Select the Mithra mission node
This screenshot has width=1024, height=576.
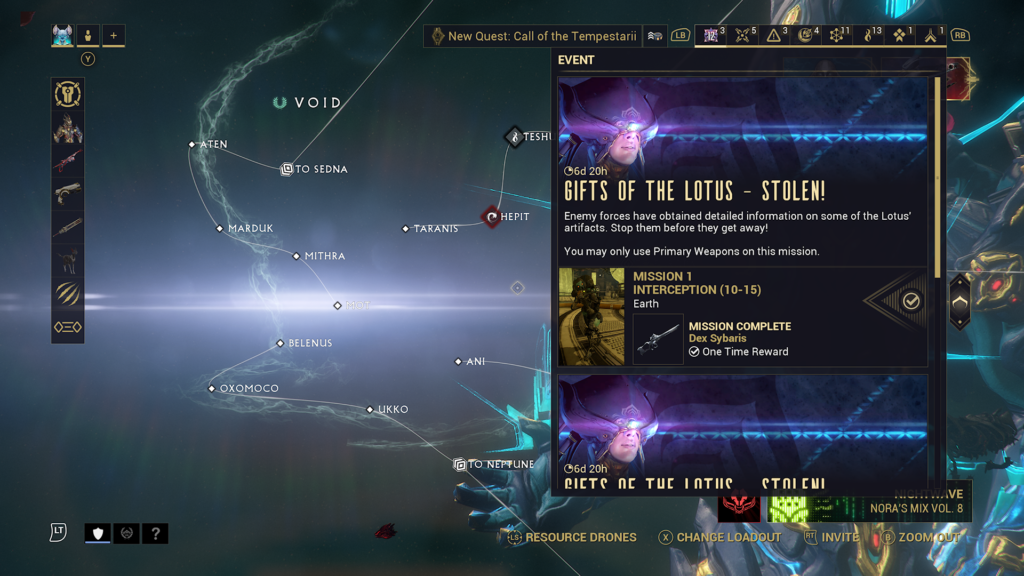pos(296,257)
